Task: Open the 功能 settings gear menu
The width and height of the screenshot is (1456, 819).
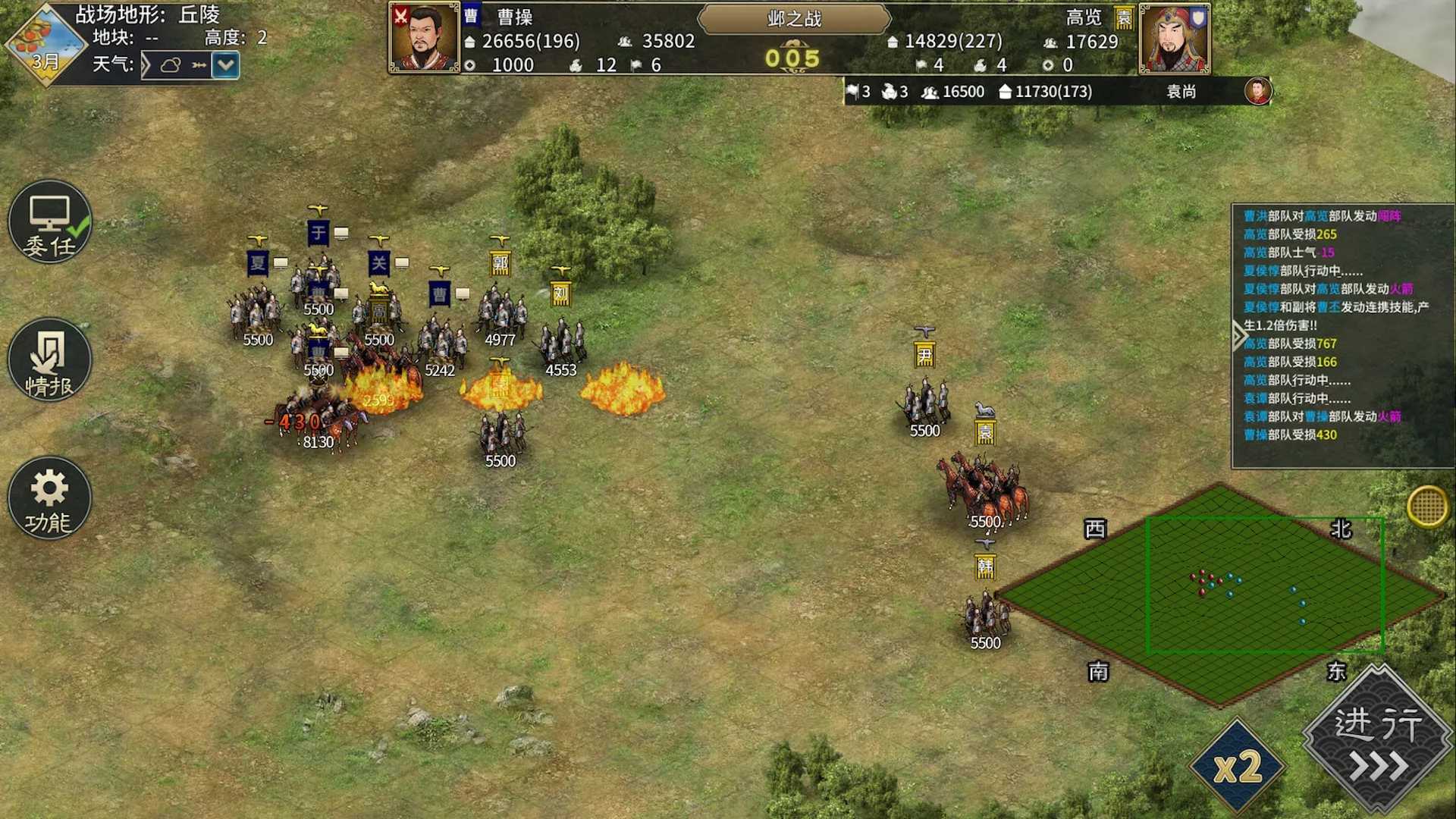Action: pos(49,498)
